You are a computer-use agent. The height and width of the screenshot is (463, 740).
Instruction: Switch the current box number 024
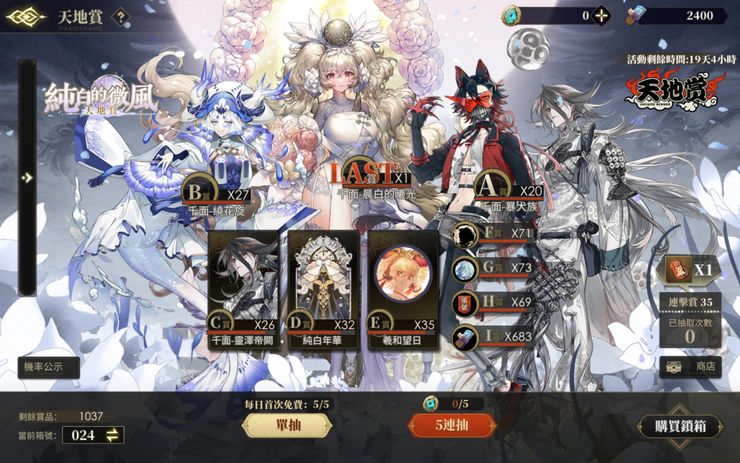[113, 434]
